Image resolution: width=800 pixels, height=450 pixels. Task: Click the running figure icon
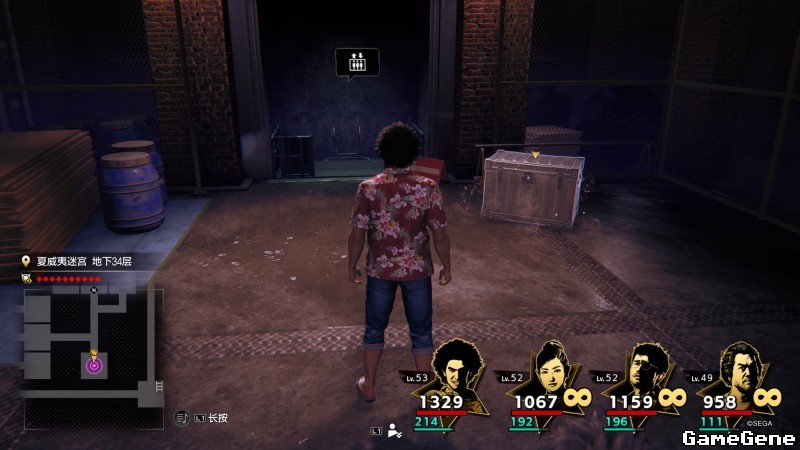(x=395, y=432)
